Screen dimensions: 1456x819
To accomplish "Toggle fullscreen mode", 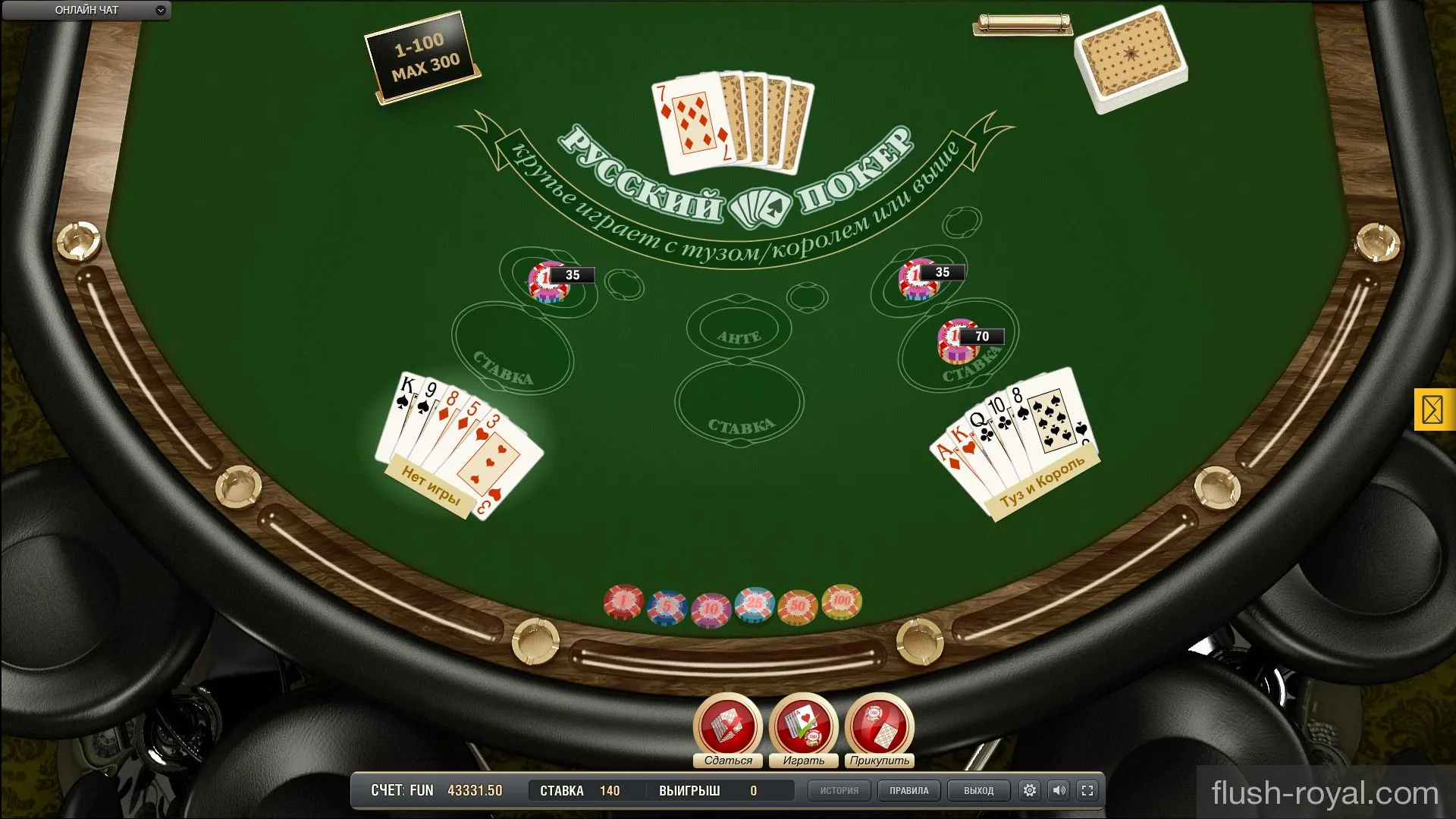I will [x=1087, y=790].
